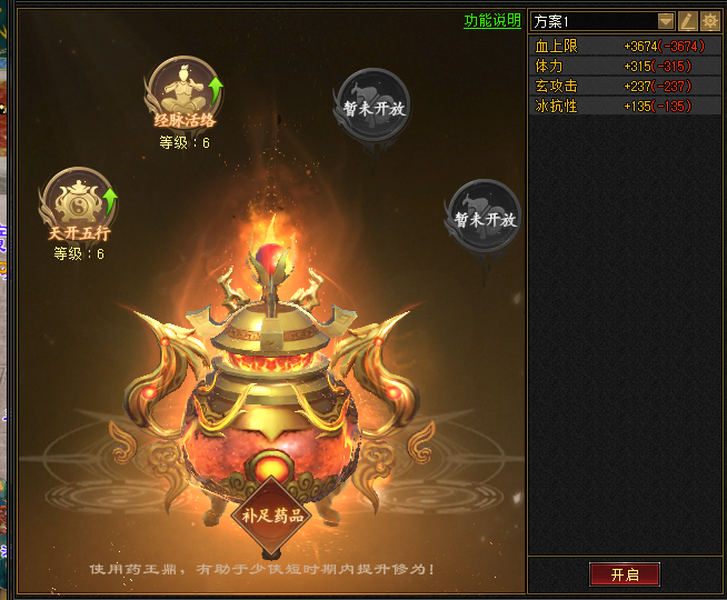Select the 天开五行 skill node

(x=79, y=203)
